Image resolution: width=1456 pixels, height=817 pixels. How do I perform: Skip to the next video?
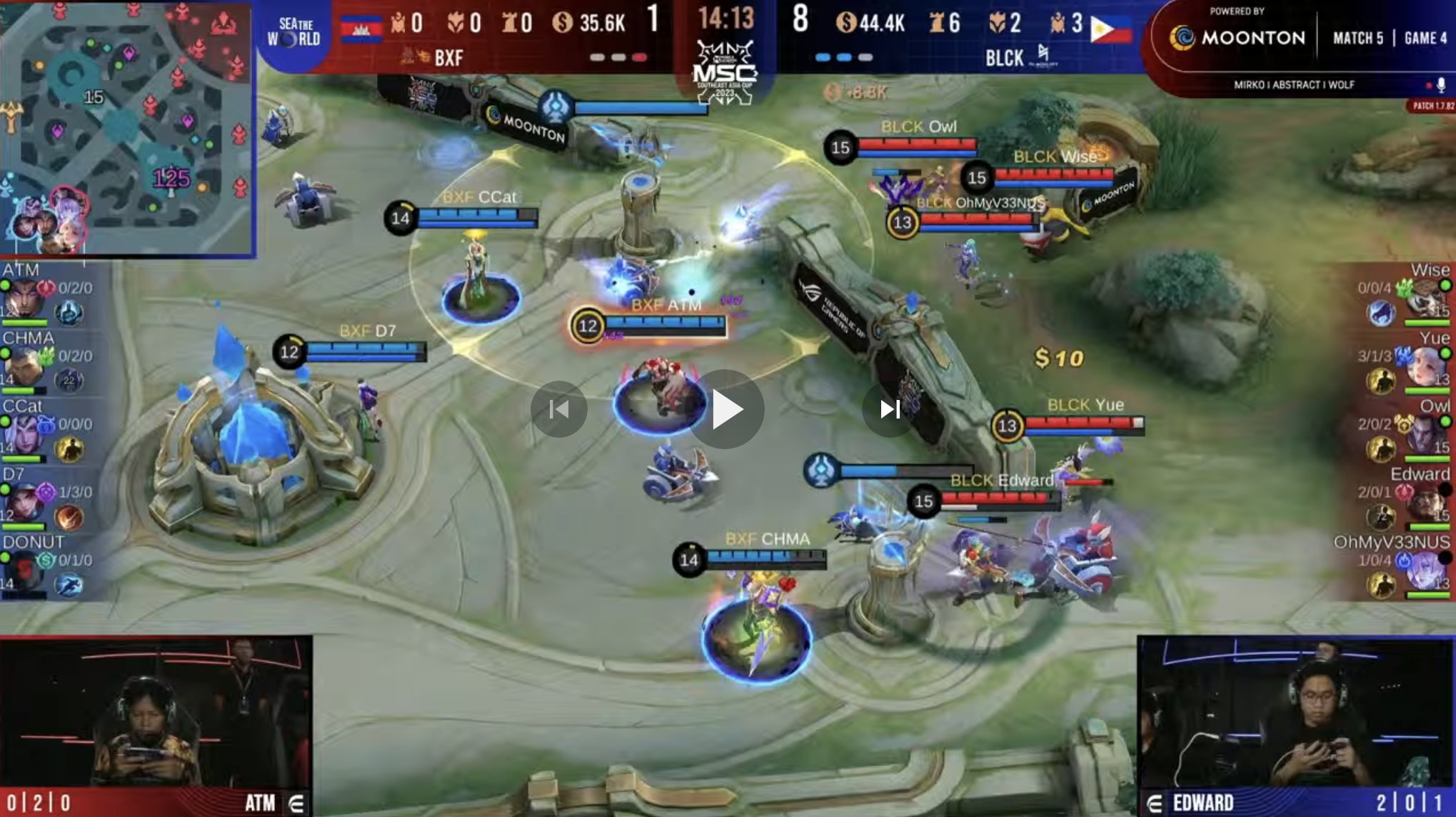pyautogui.click(x=890, y=409)
